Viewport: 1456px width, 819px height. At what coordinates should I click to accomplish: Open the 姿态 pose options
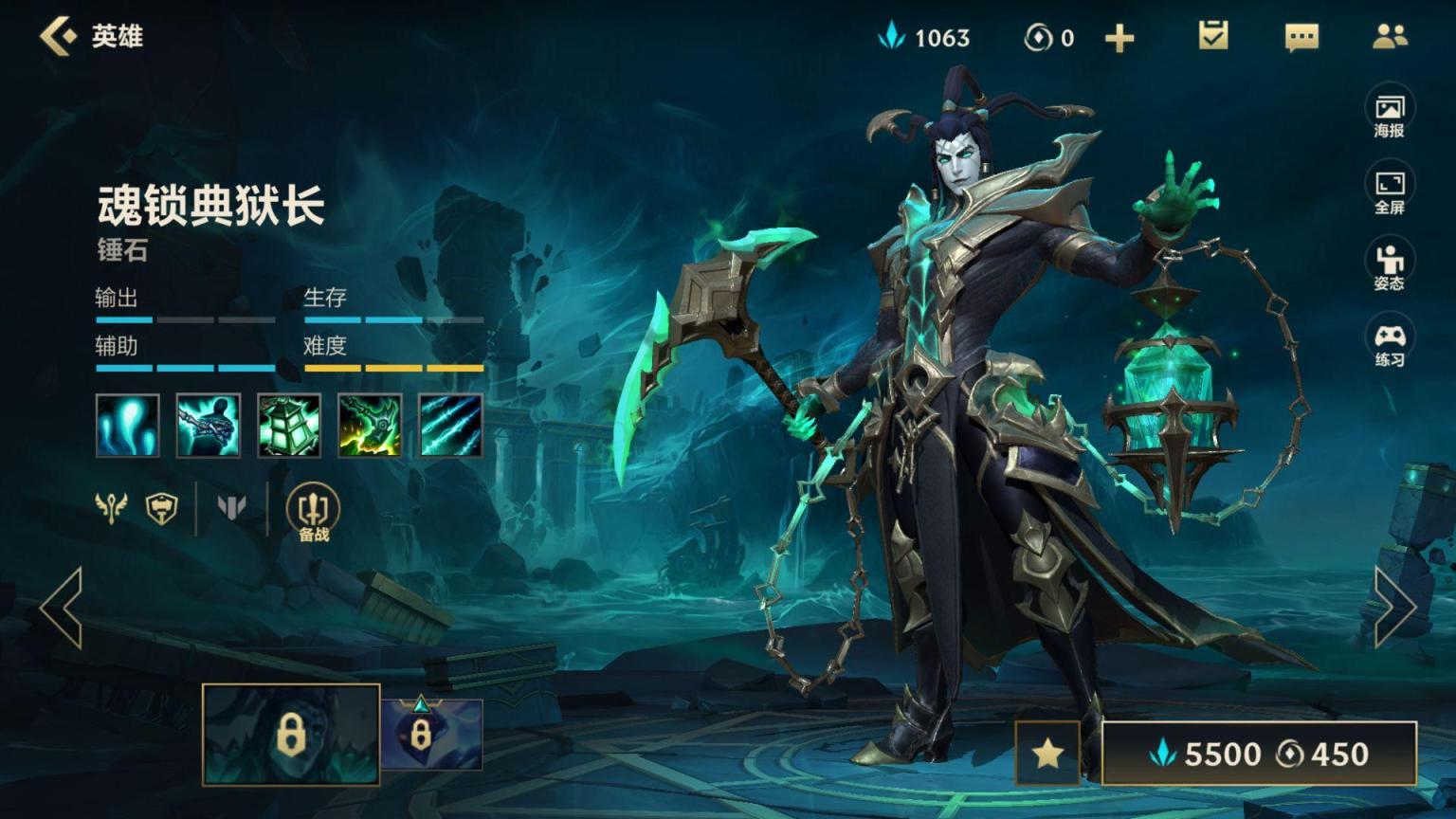[1389, 267]
